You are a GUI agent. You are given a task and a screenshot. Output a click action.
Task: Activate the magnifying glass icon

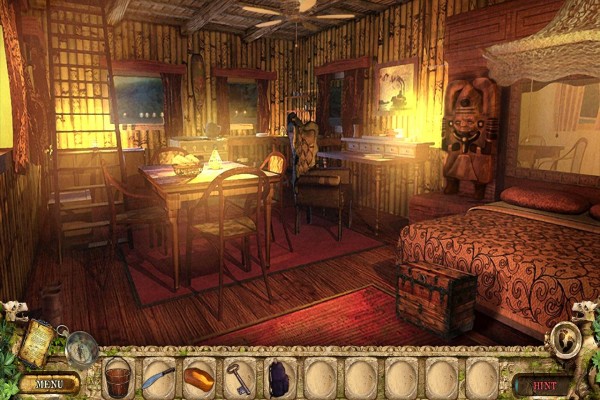81,349
